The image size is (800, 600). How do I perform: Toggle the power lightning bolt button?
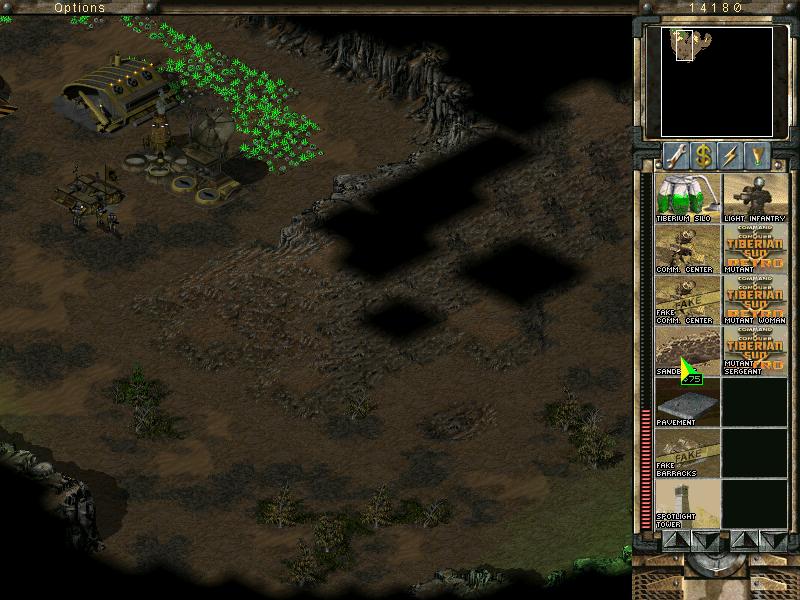coord(732,155)
